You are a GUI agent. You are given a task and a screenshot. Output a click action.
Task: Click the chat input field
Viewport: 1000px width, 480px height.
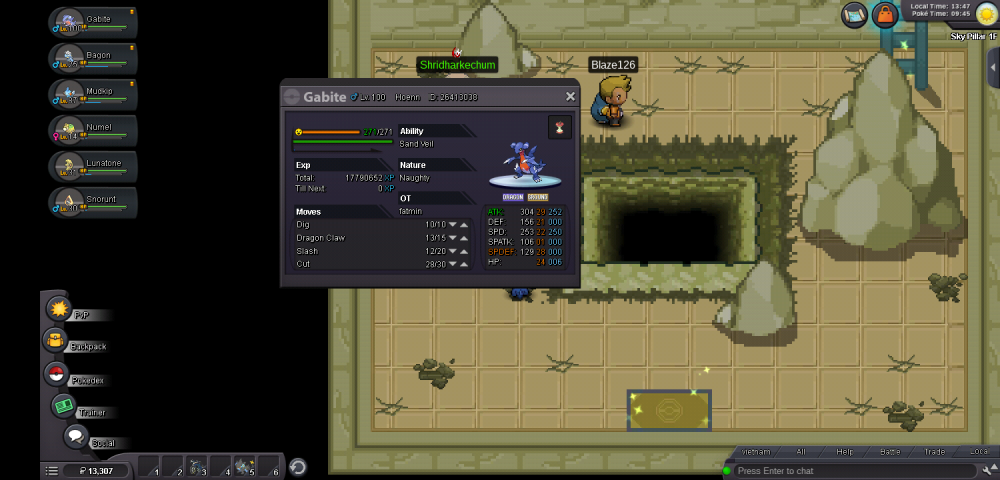click(850, 470)
